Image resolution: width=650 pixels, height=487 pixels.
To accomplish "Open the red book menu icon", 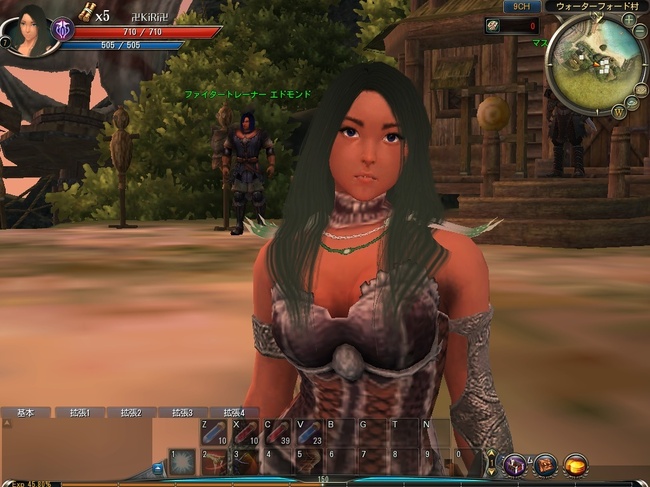I will click(545, 464).
